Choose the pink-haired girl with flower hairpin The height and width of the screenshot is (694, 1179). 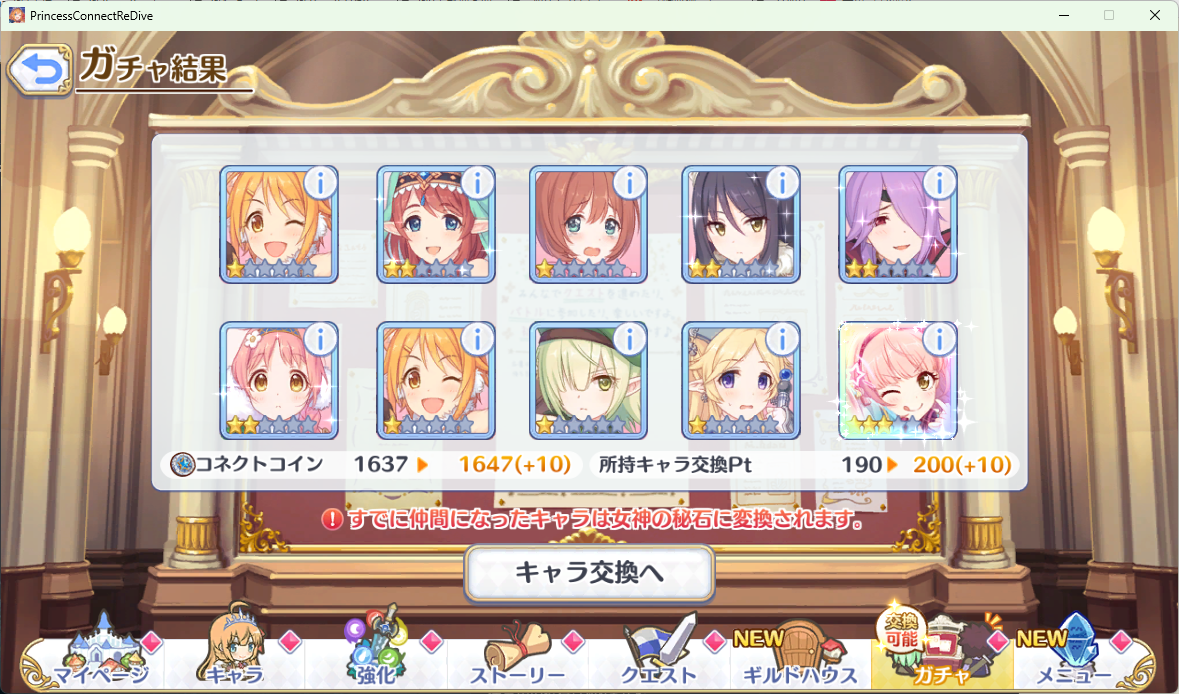click(x=278, y=381)
